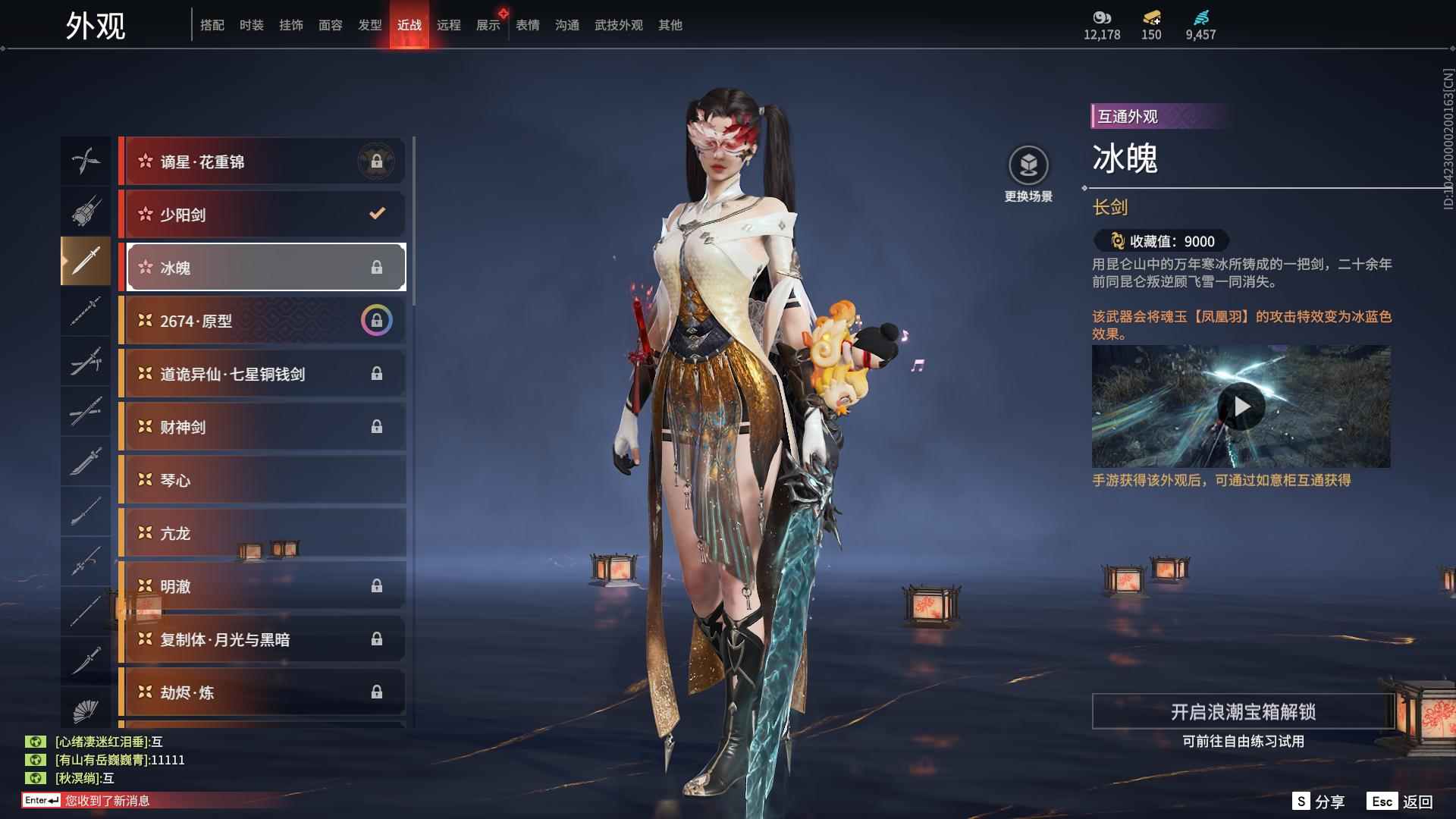
Task: Go back using the 返回 button
Action: click(x=1401, y=802)
